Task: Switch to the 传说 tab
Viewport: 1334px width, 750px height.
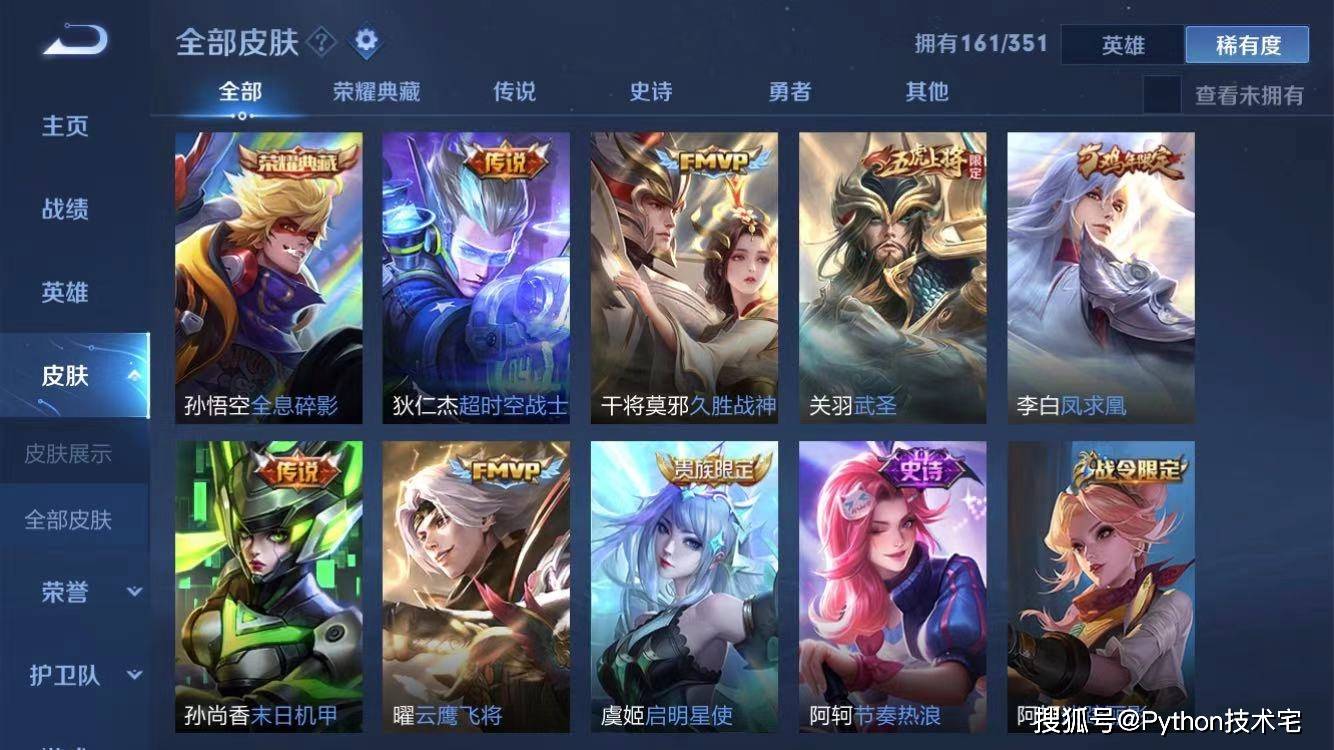Action: 512,91
